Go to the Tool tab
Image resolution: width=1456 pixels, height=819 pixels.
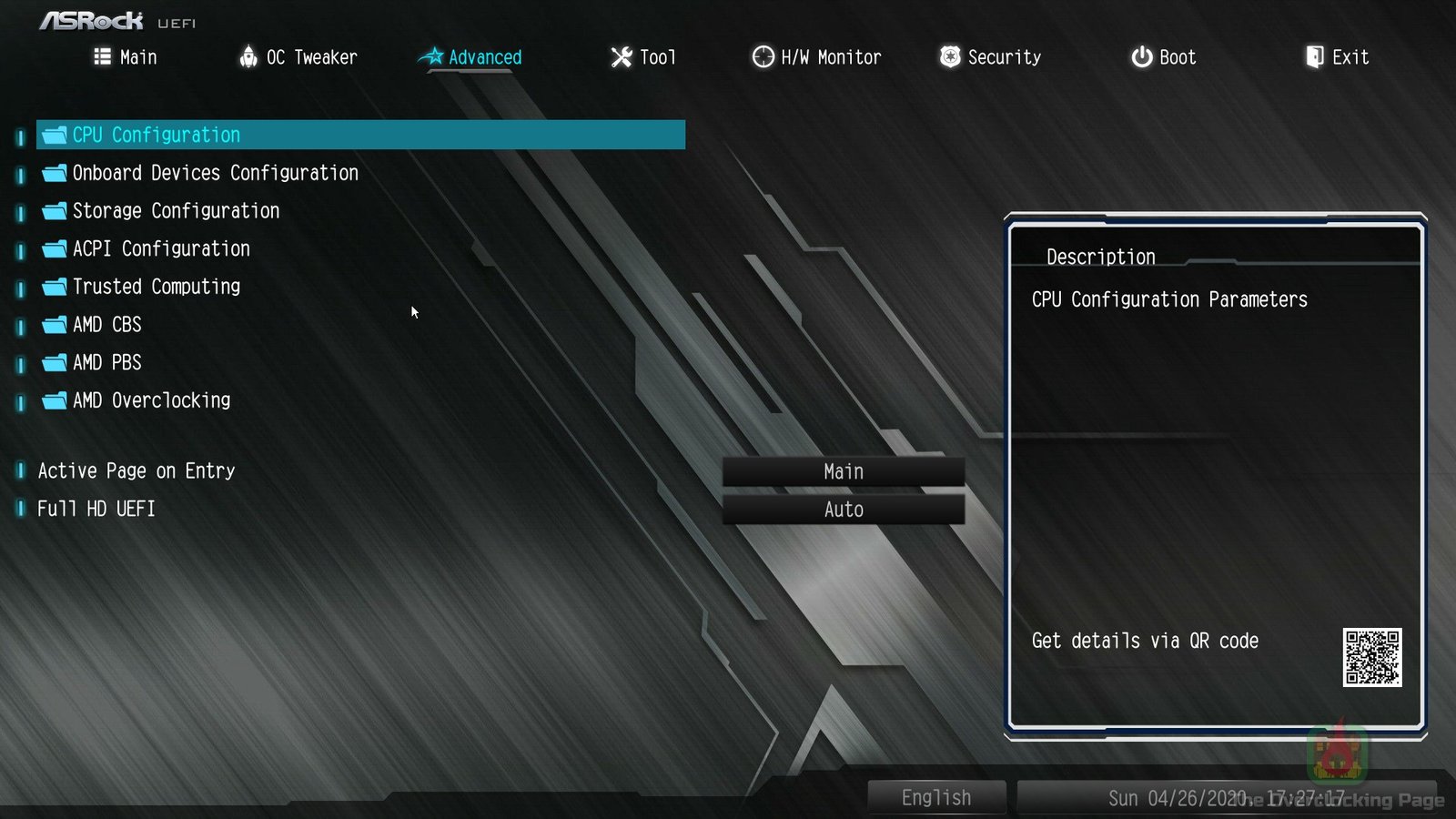tap(643, 57)
